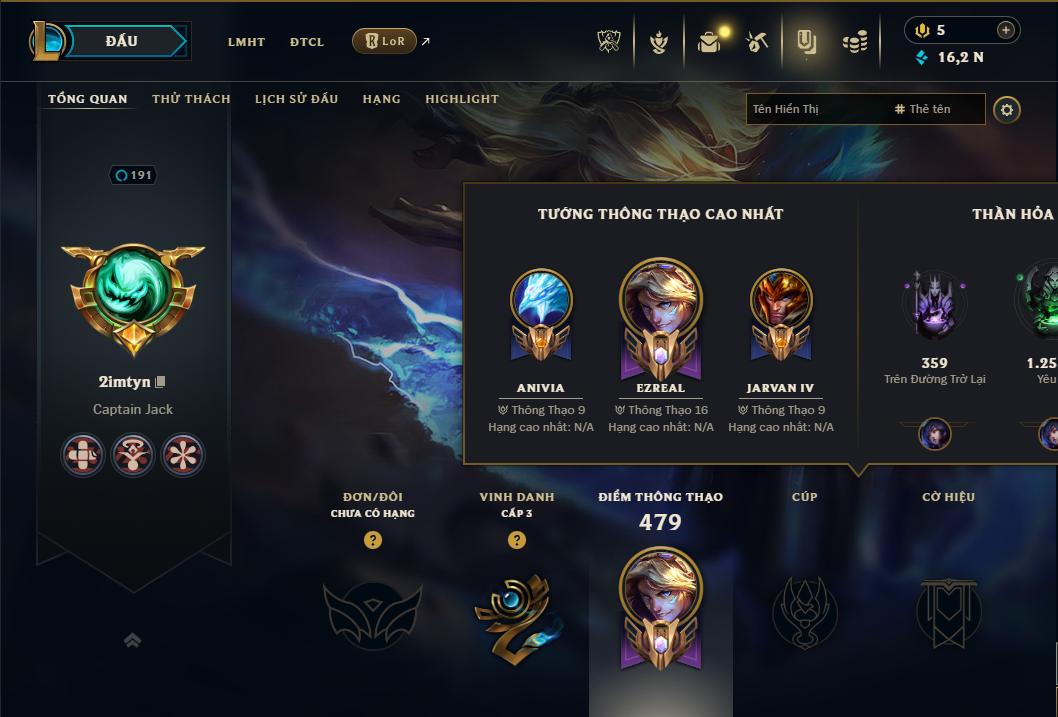Open the store coins icon
This screenshot has height=717, width=1058.
tap(855, 42)
